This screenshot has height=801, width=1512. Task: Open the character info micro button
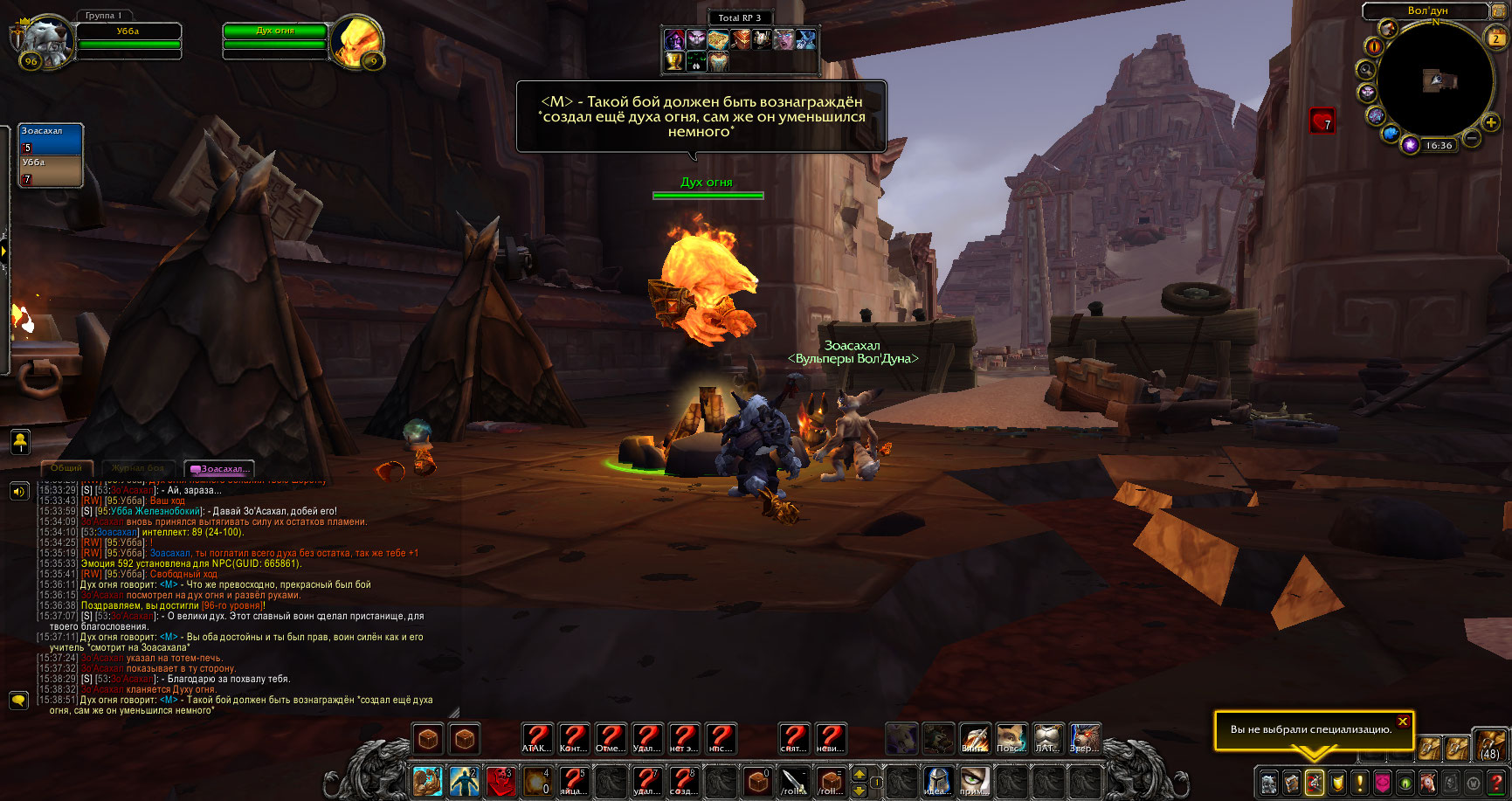pyautogui.click(x=1269, y=783)
